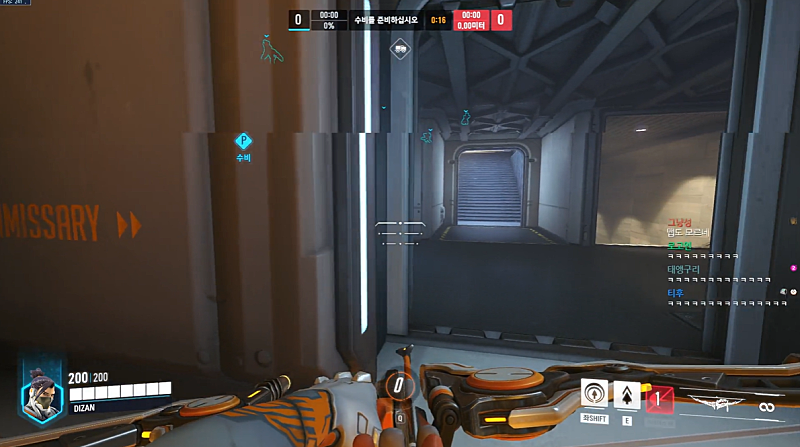Select the blue defend point marker

point(243,142)
